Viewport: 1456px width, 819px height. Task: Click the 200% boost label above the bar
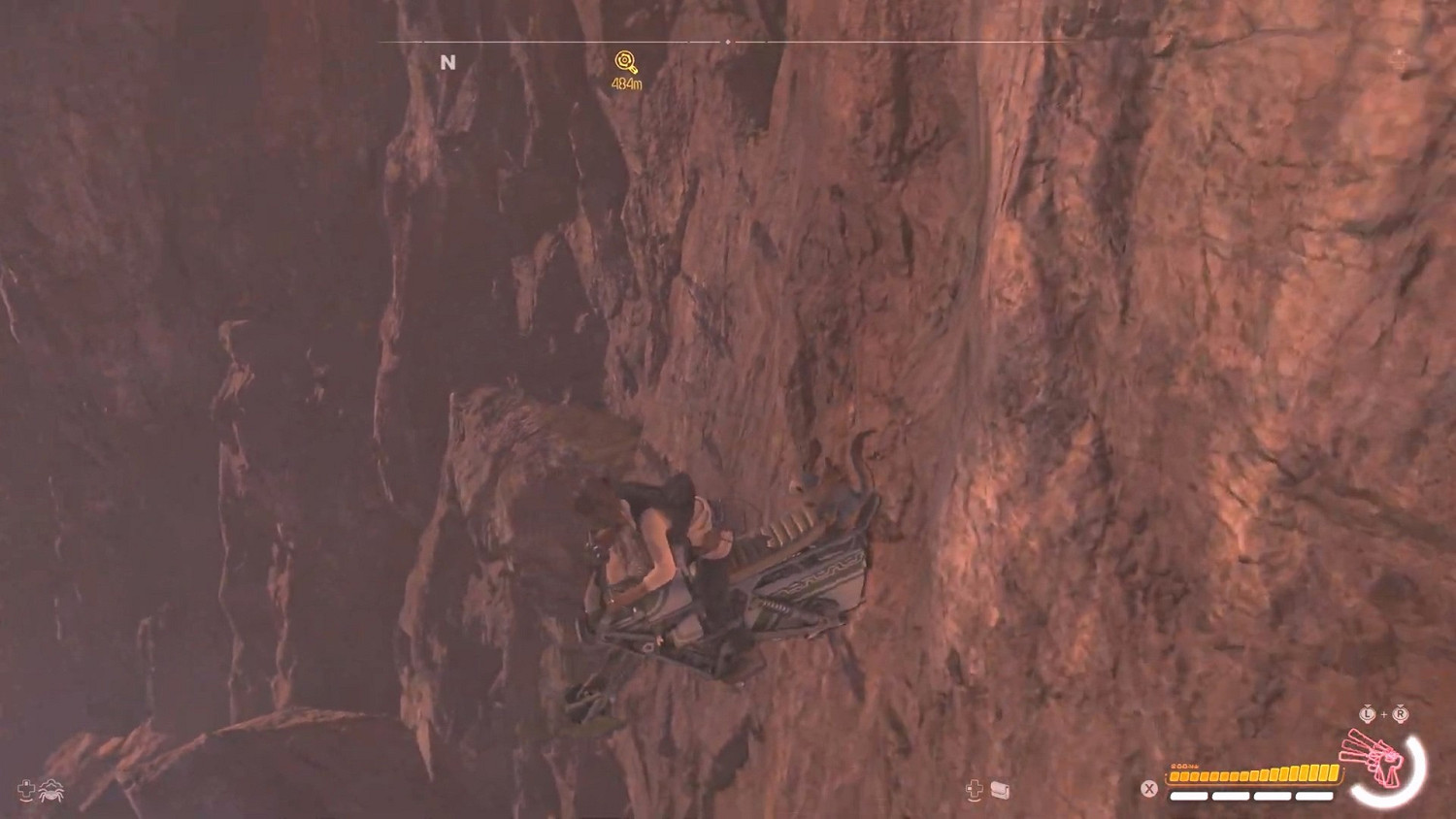click(x=1183, y=766)
